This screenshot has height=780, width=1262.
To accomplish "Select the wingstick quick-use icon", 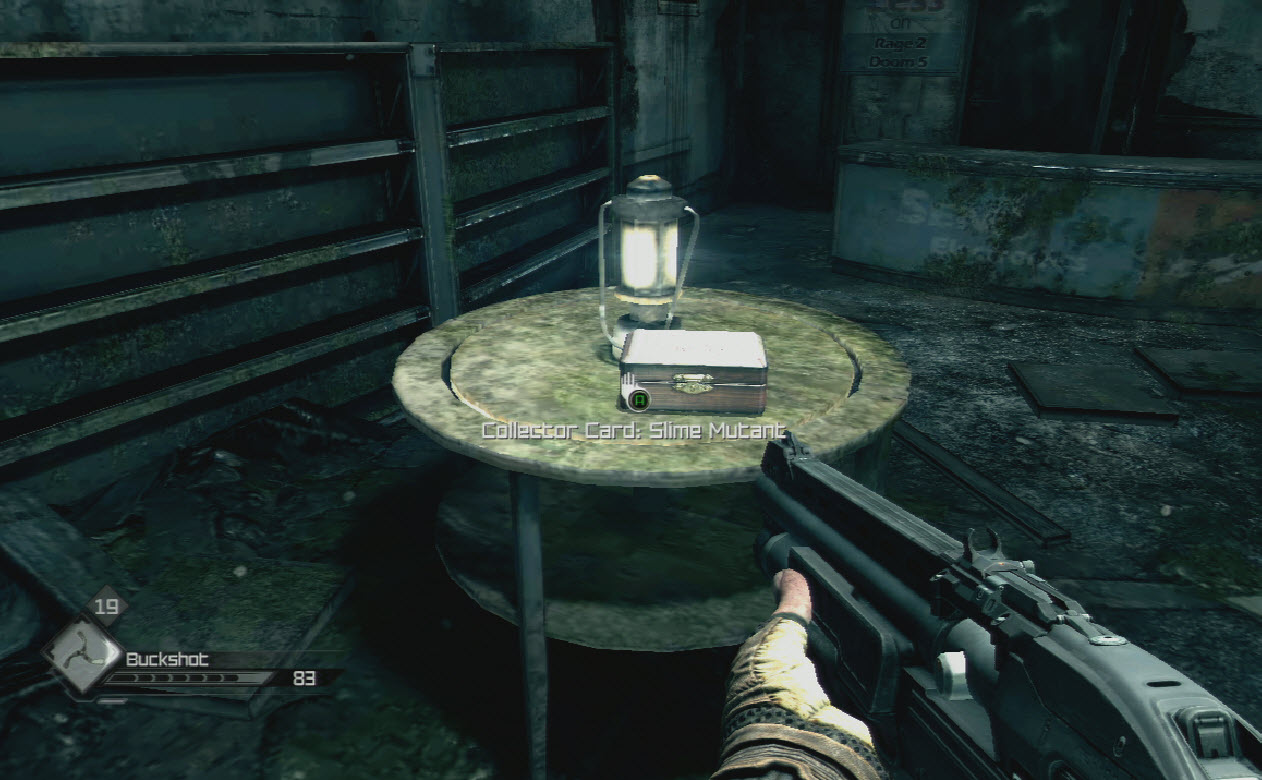I will pos(82,656).
